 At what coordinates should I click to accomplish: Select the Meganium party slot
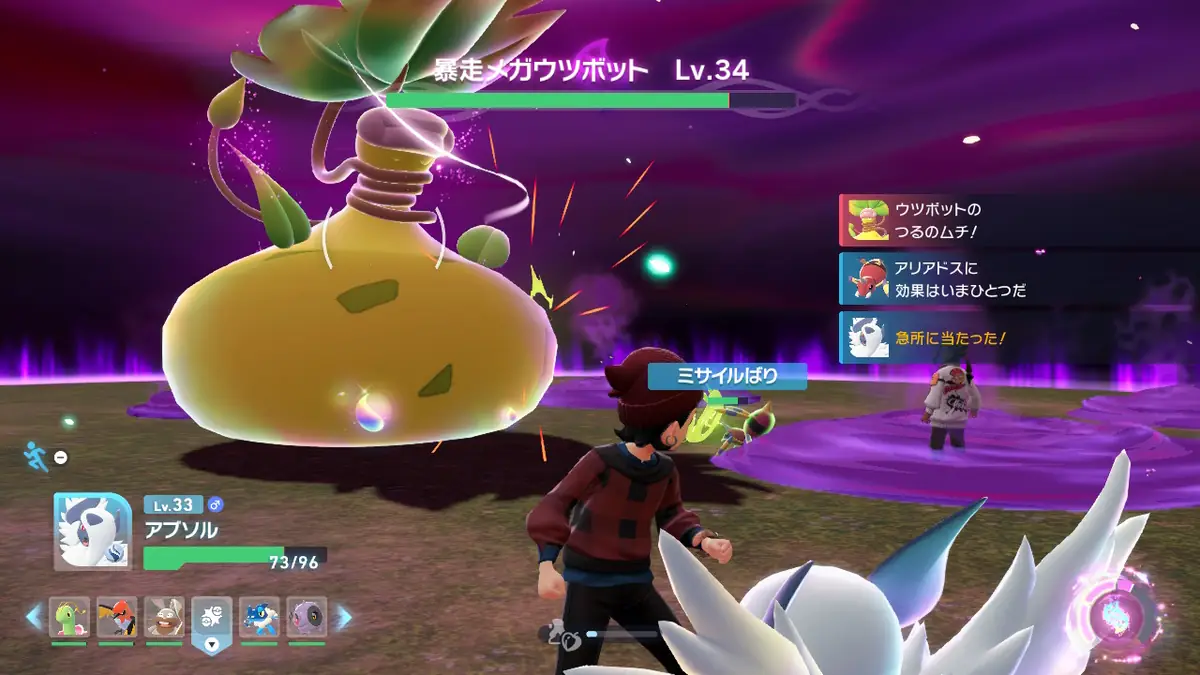tap(70, 617)
